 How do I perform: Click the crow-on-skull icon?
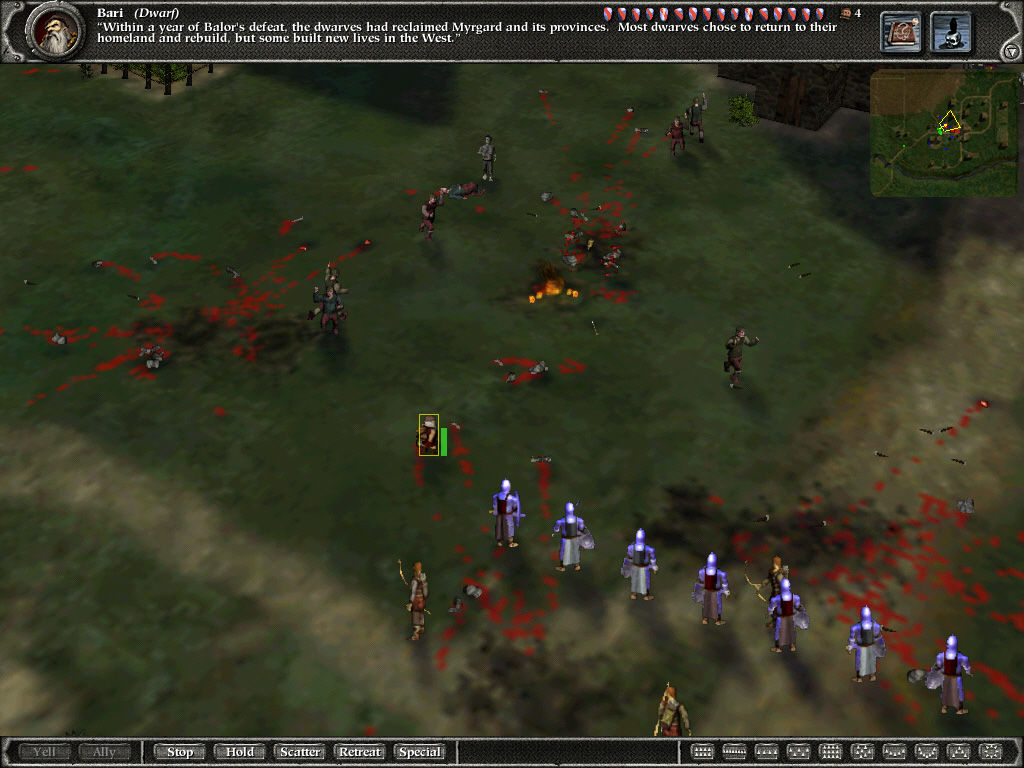tap(951, 32)
